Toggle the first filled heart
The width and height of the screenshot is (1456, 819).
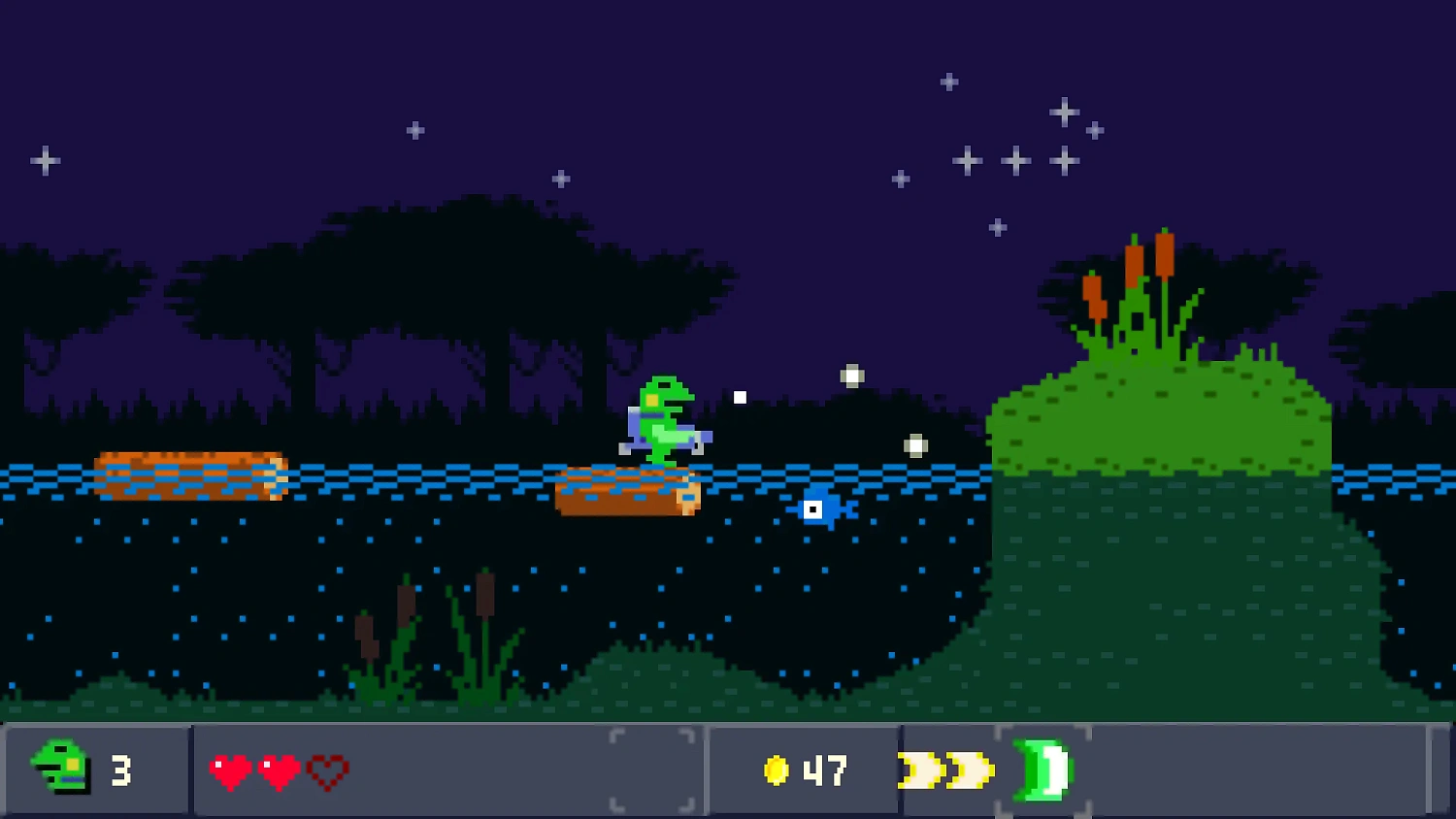pyautogui.click(x=232, y=770)
